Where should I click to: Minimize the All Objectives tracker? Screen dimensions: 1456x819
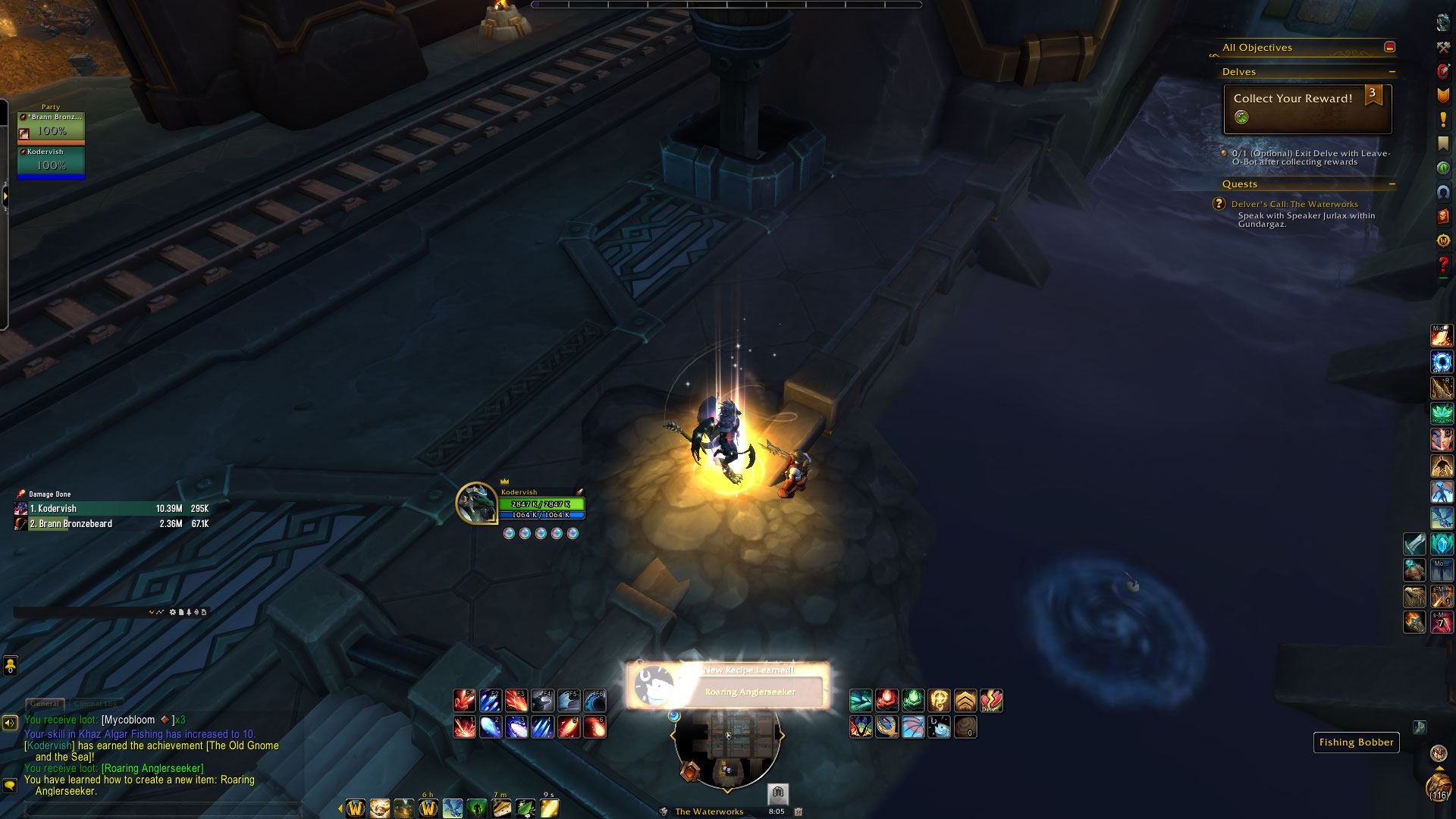coord(1389,47)
